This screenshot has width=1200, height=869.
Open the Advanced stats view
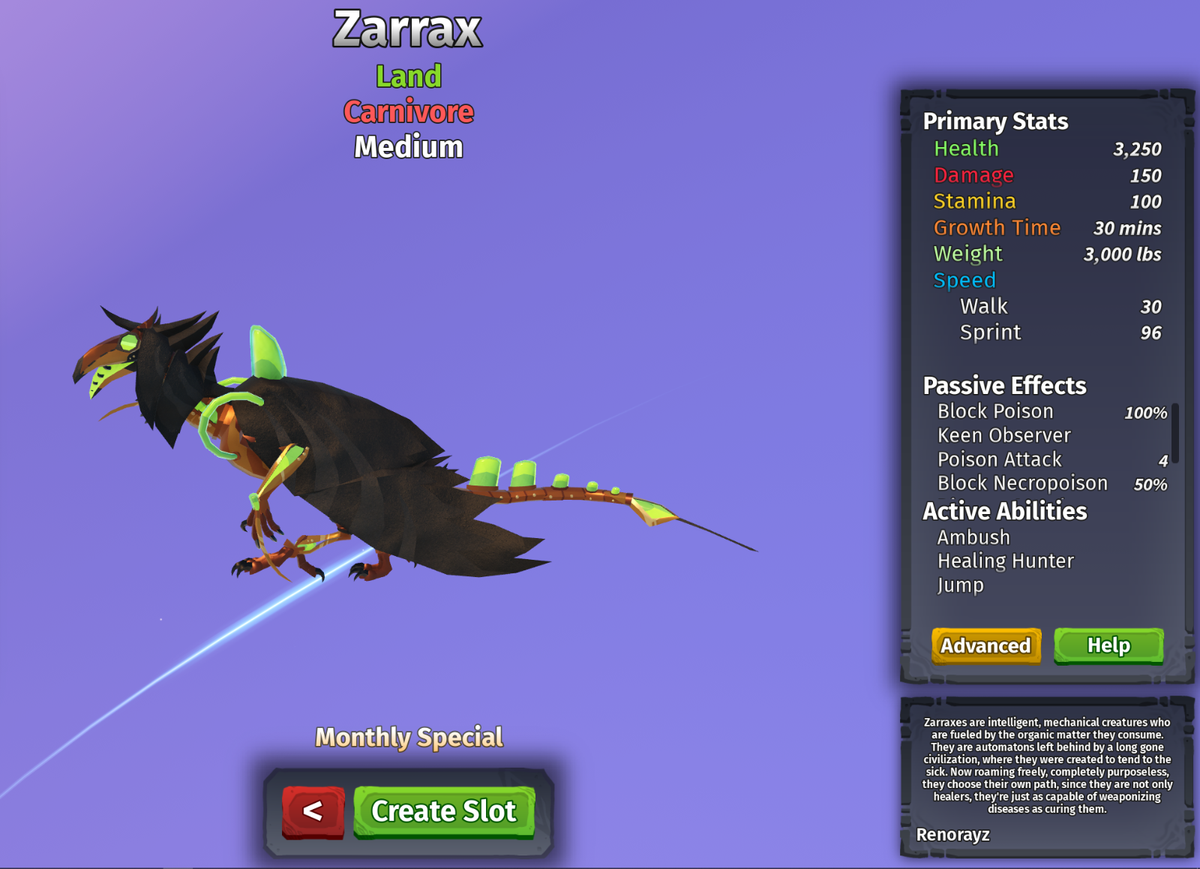986,646
